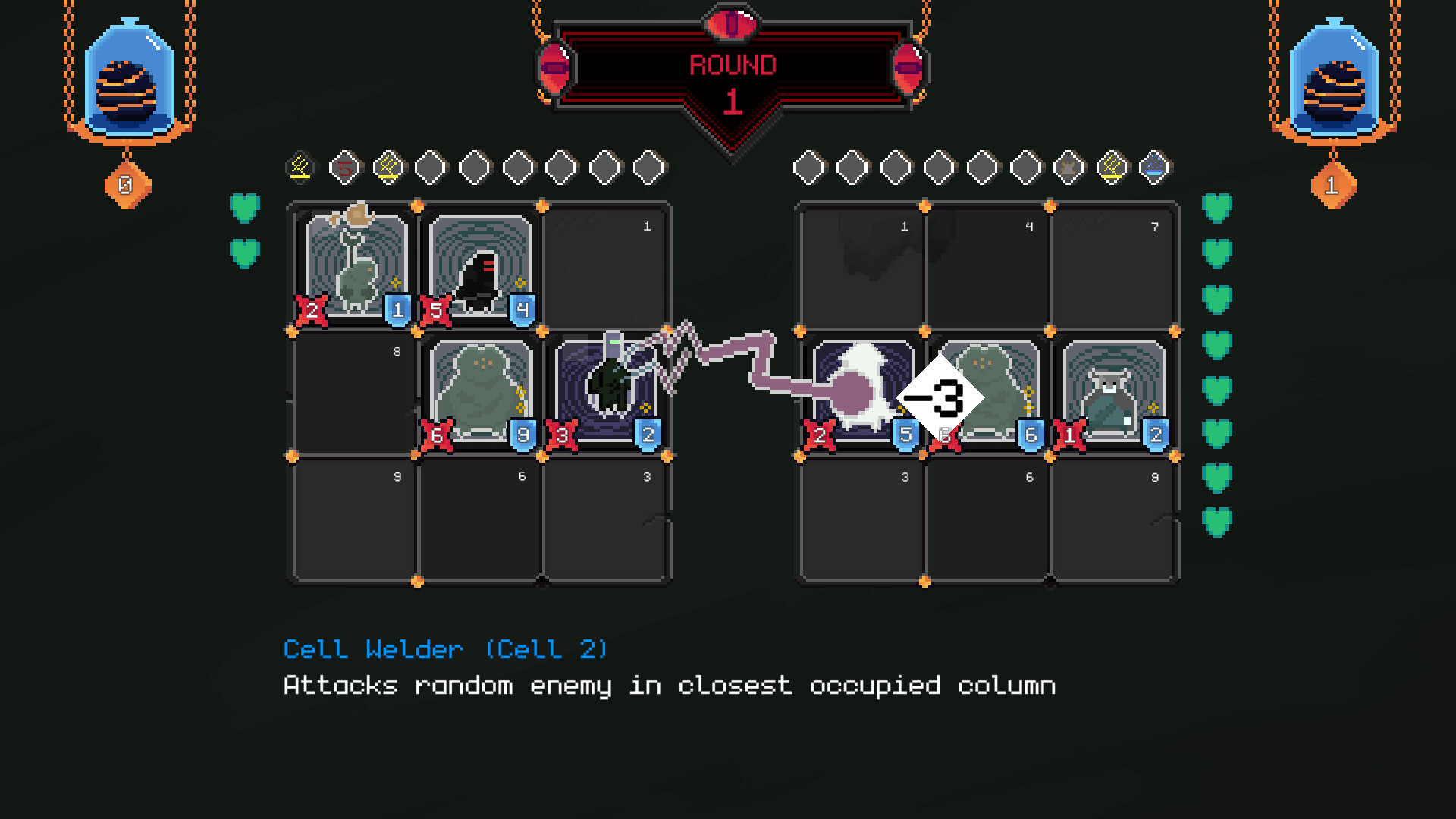
Task: Click the top green heart on the right side
Action: coord(1217,209)
